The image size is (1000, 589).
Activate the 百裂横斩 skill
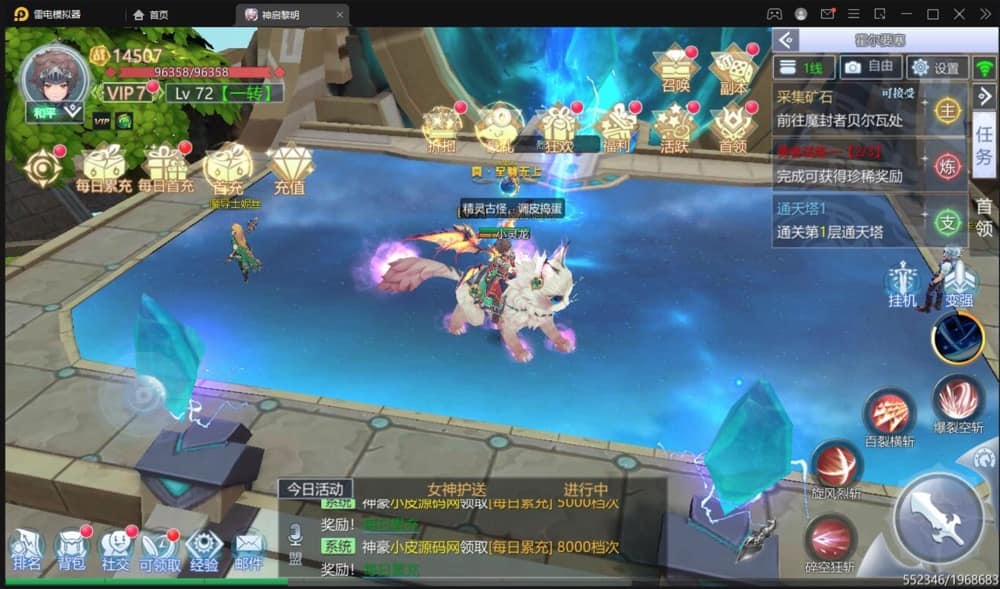[x=888, y=413]
